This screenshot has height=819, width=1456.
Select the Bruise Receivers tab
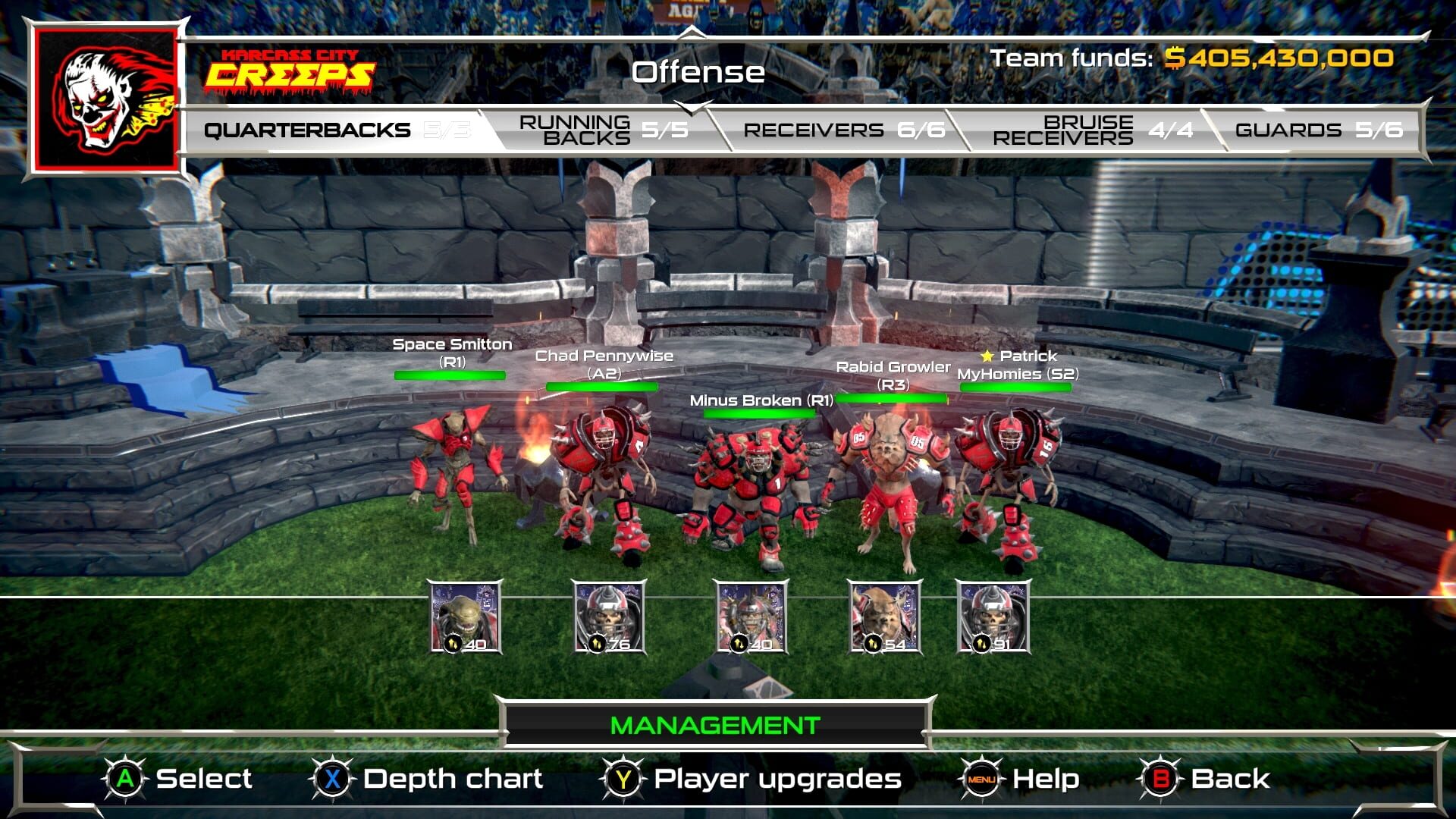(1086, 129)
